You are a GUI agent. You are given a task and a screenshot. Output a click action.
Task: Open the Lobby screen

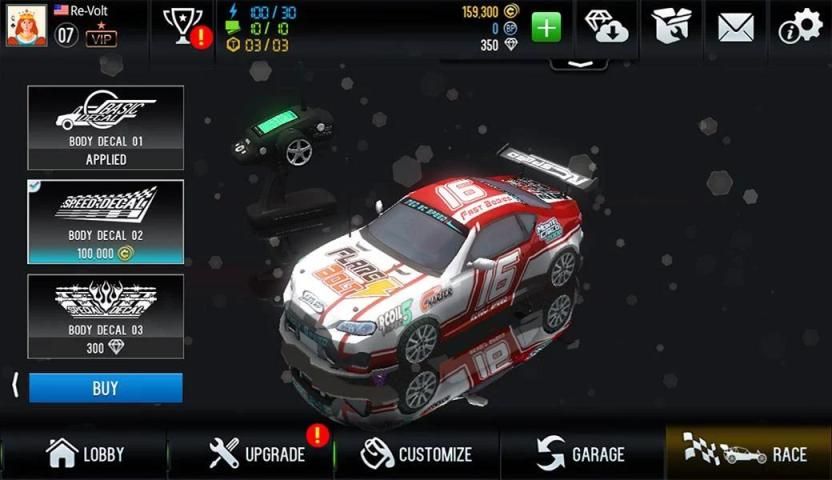pyautogui.click(x=85, y=453)
